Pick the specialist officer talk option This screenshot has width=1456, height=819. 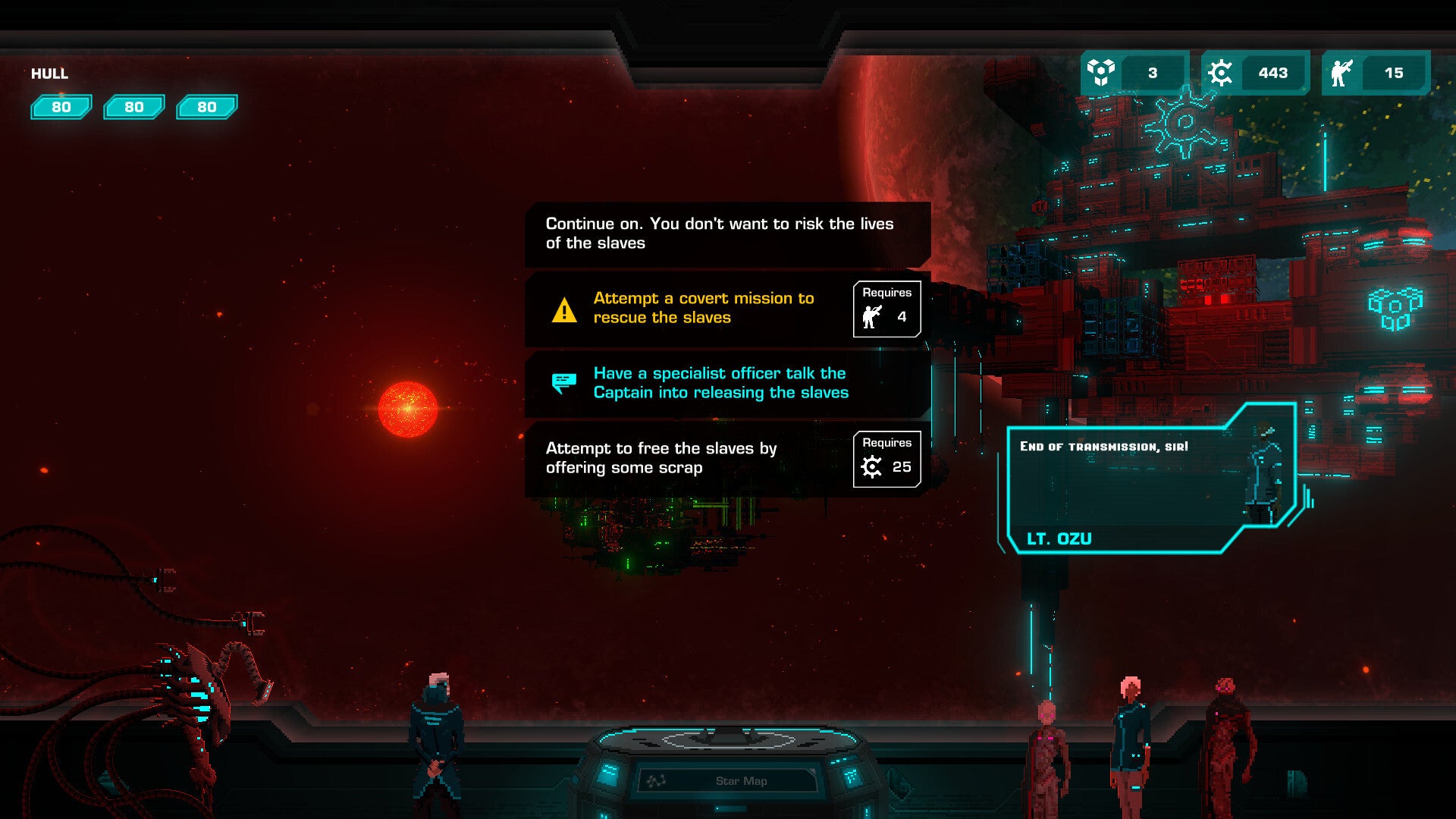pos(720,383)
